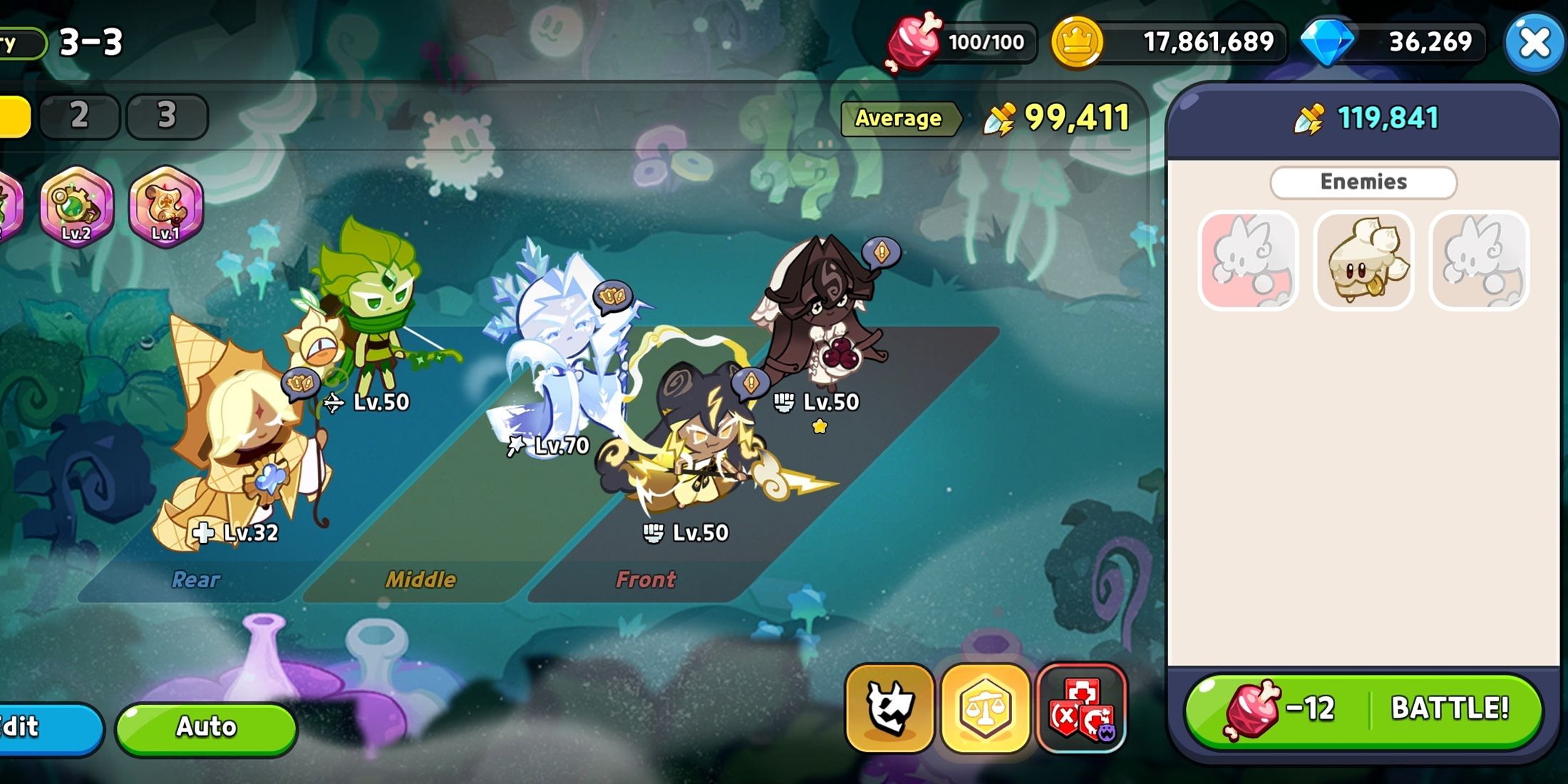This screenshot has height=784, width=1568.
Task: Tap the gold coin currency icon
Action: pos(1077,43)
